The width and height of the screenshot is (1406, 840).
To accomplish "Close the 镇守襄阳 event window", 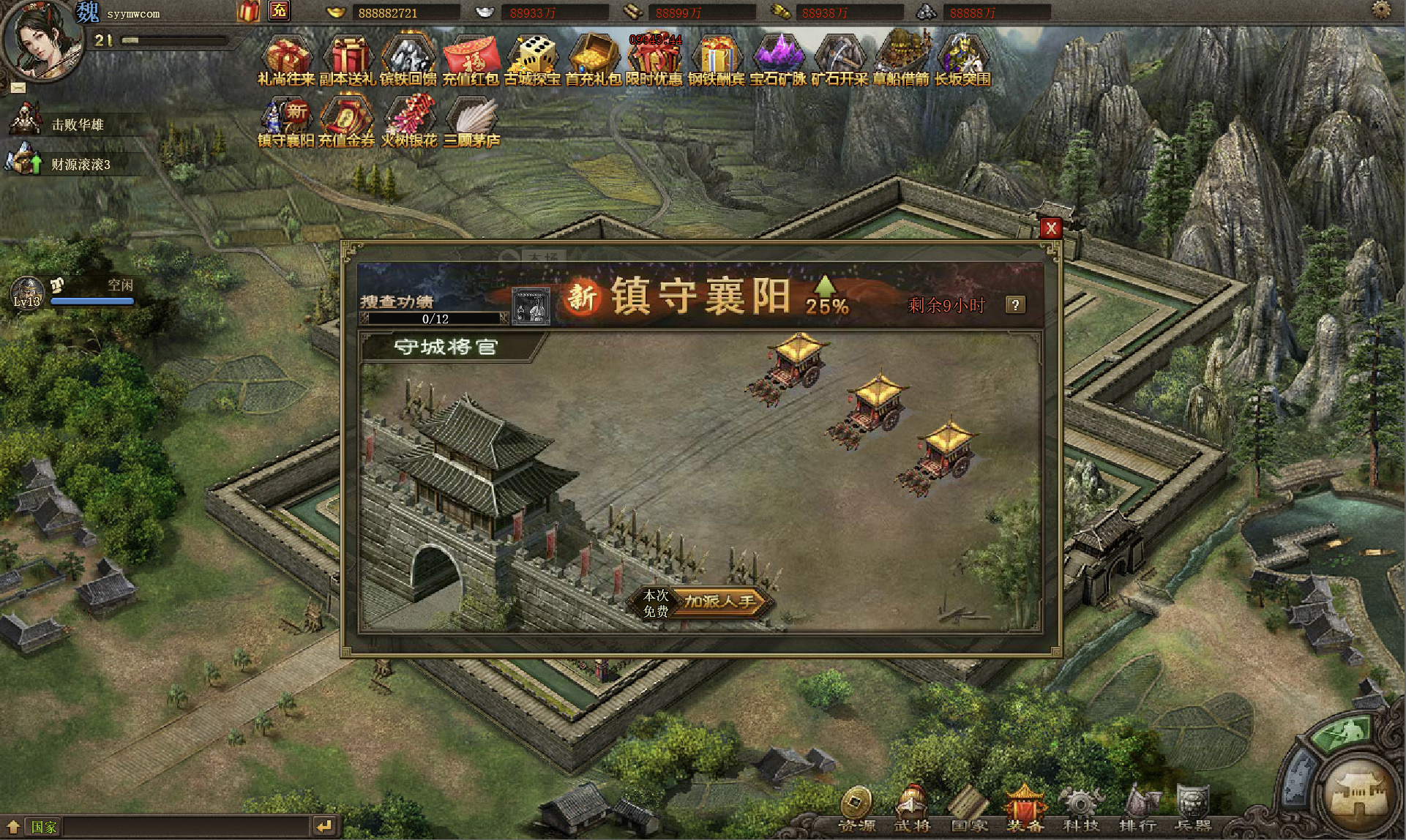I will click(1051, 228).
